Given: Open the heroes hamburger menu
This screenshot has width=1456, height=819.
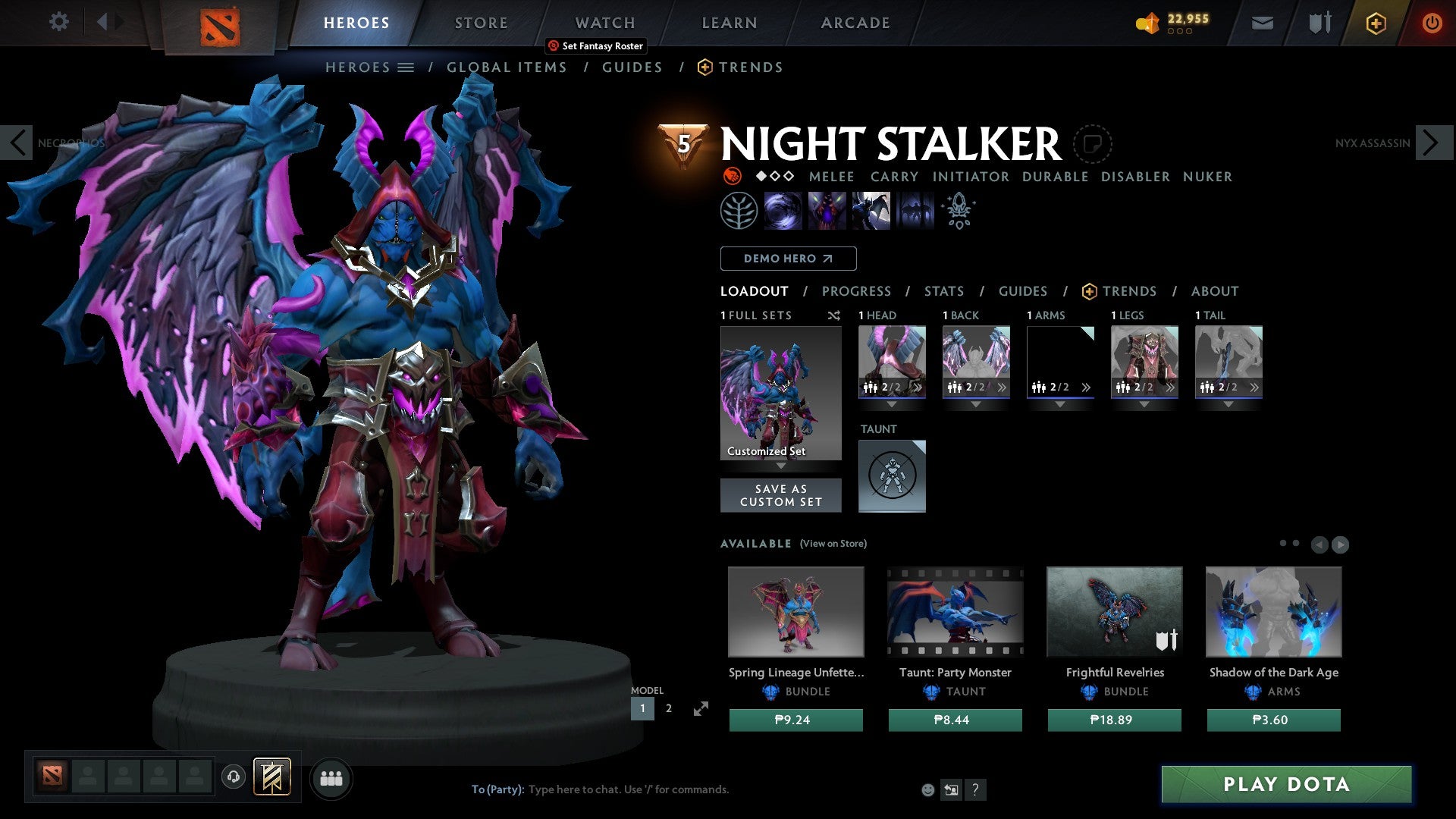Looking at the screenshot, I should (406, 67).
